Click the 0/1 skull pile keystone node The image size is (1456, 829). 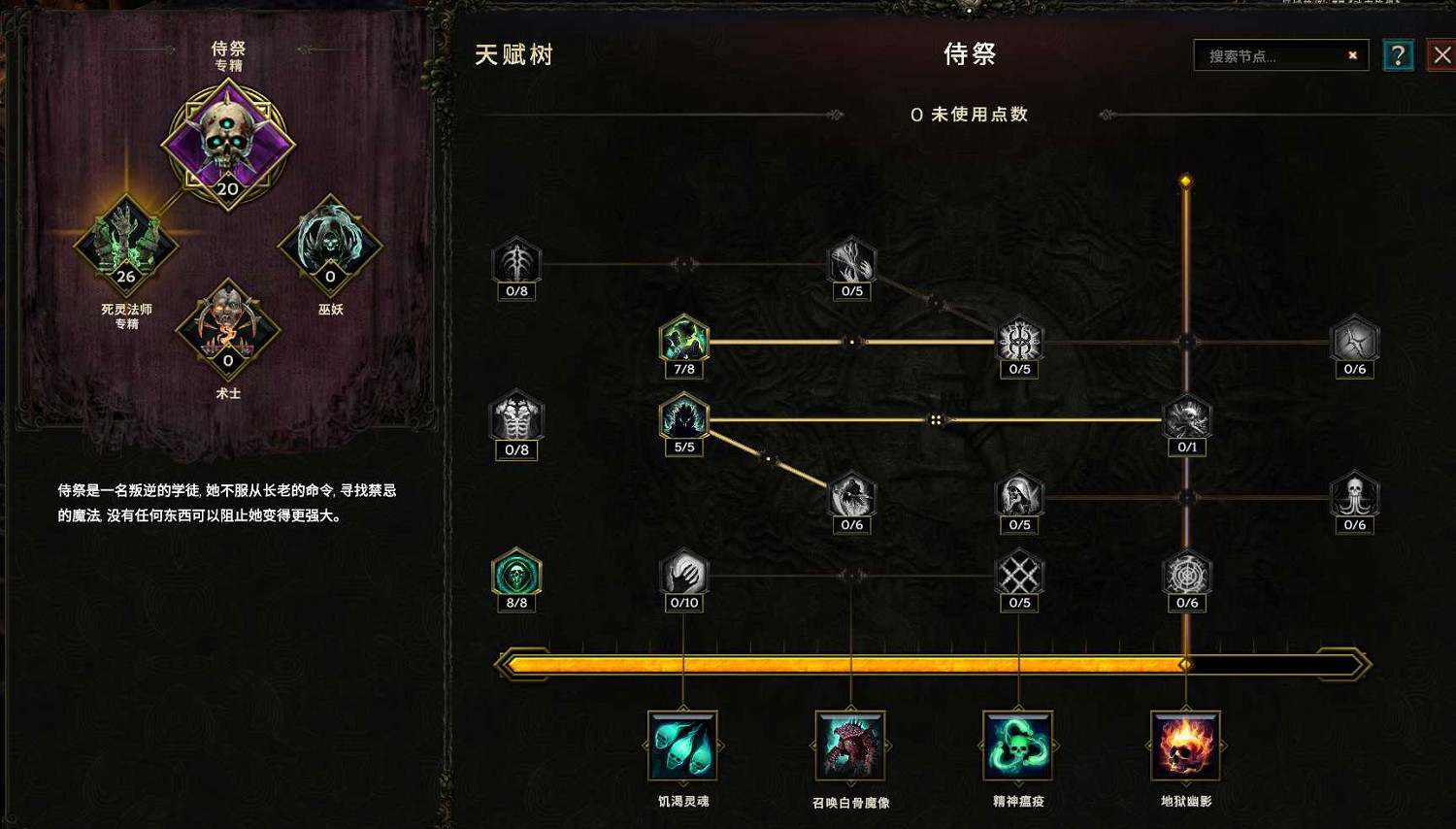click(x=1187, y=419)
